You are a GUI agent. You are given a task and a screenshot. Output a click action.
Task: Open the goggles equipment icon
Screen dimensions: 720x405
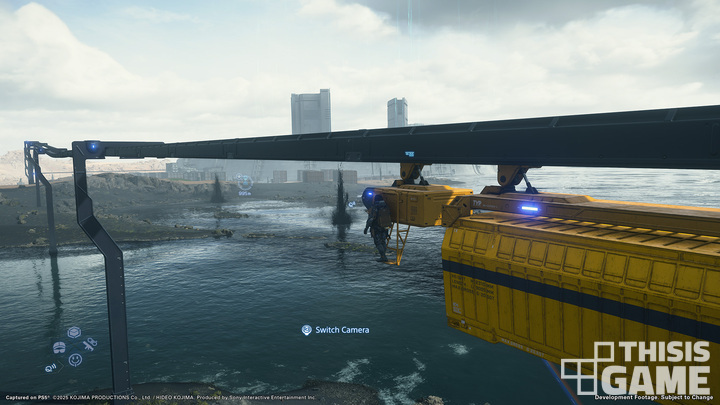click(x=59, y=348)
